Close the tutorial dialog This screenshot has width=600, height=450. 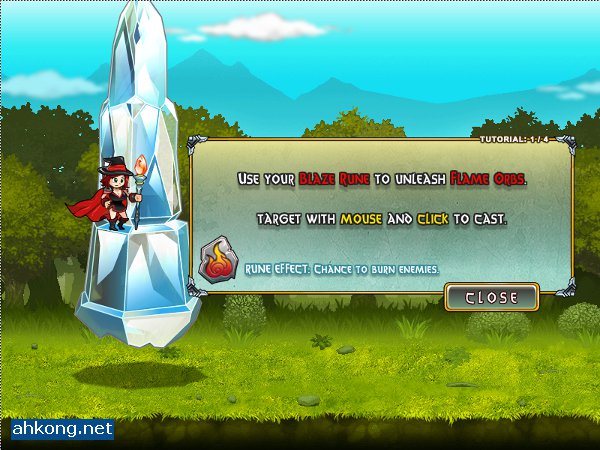[491, 297]
